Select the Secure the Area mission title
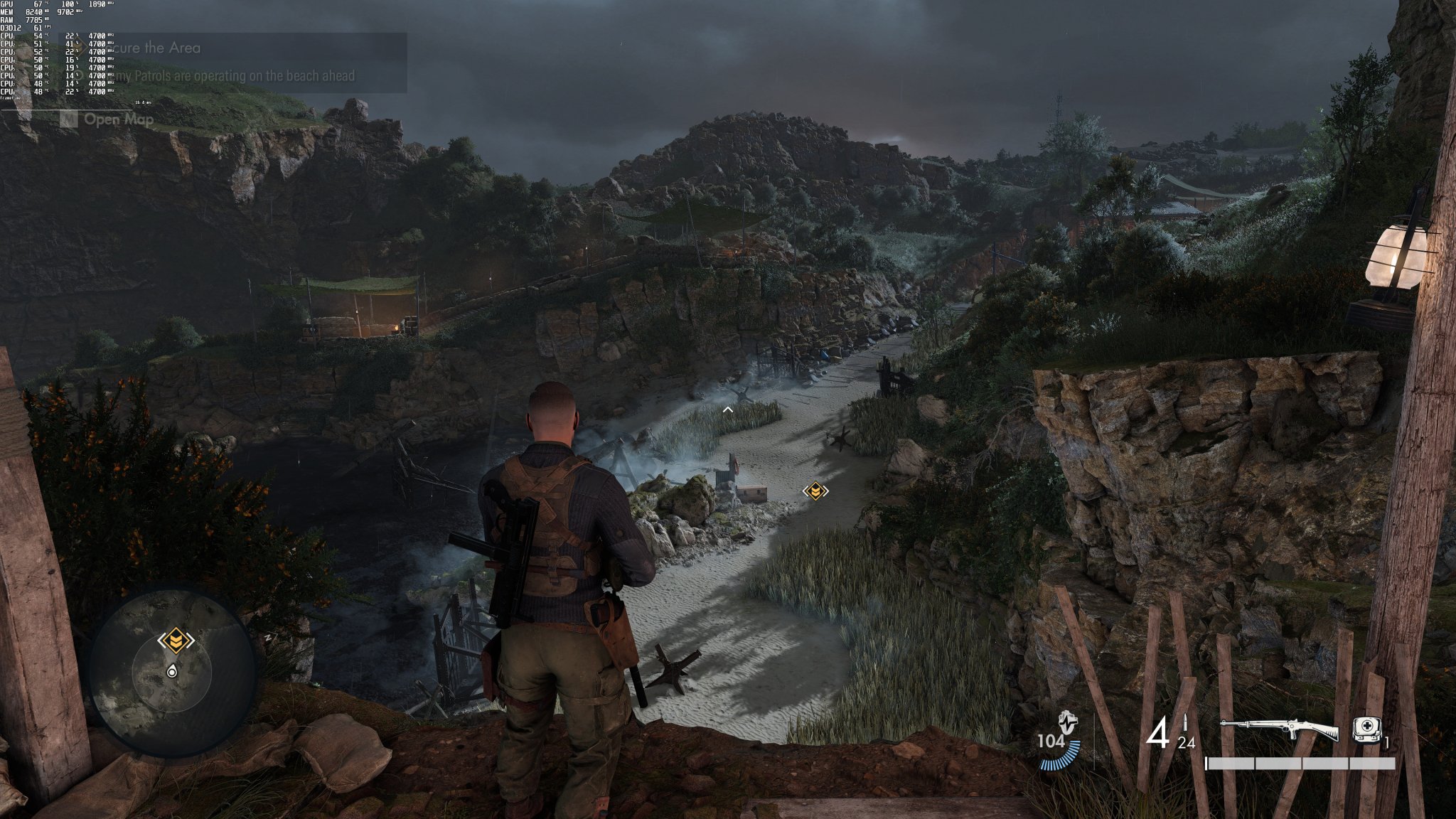 tap(149, 48)
